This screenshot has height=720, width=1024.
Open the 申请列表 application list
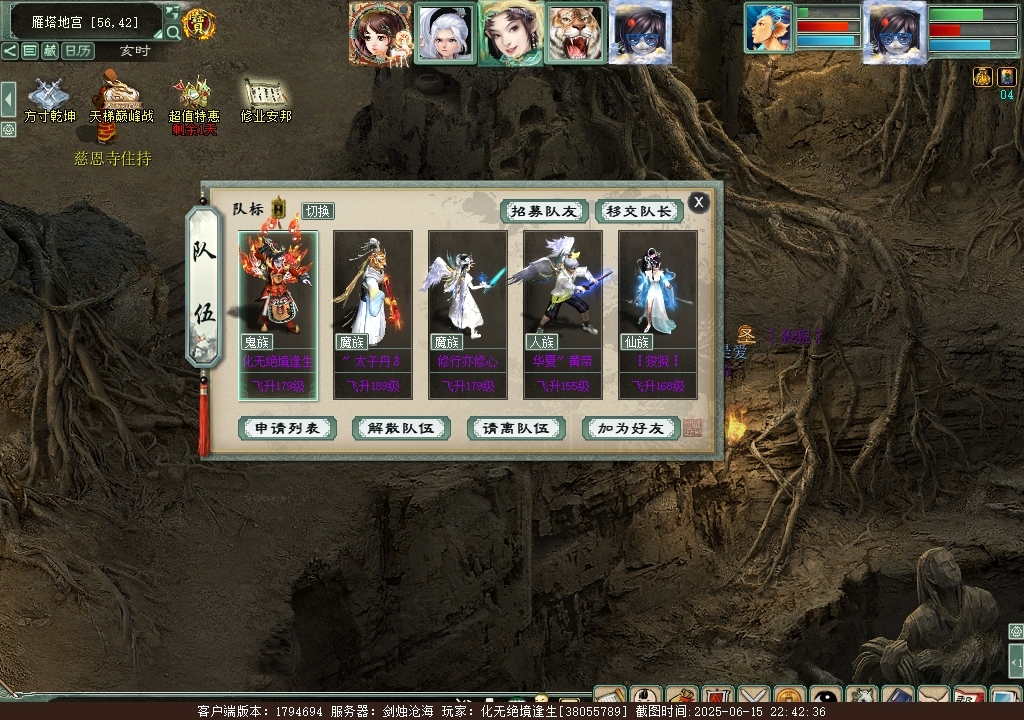coord(287,428)
